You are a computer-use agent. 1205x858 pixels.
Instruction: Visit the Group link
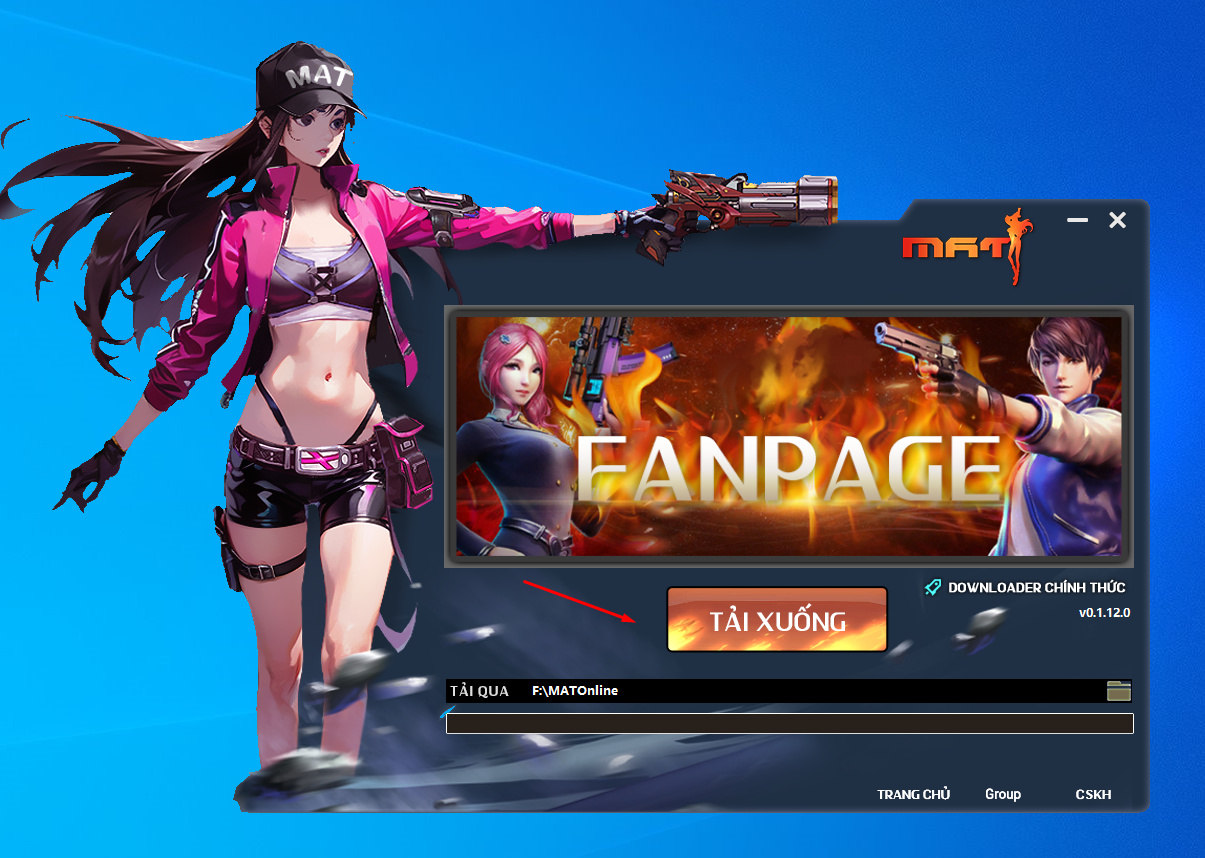point(1002,794)
